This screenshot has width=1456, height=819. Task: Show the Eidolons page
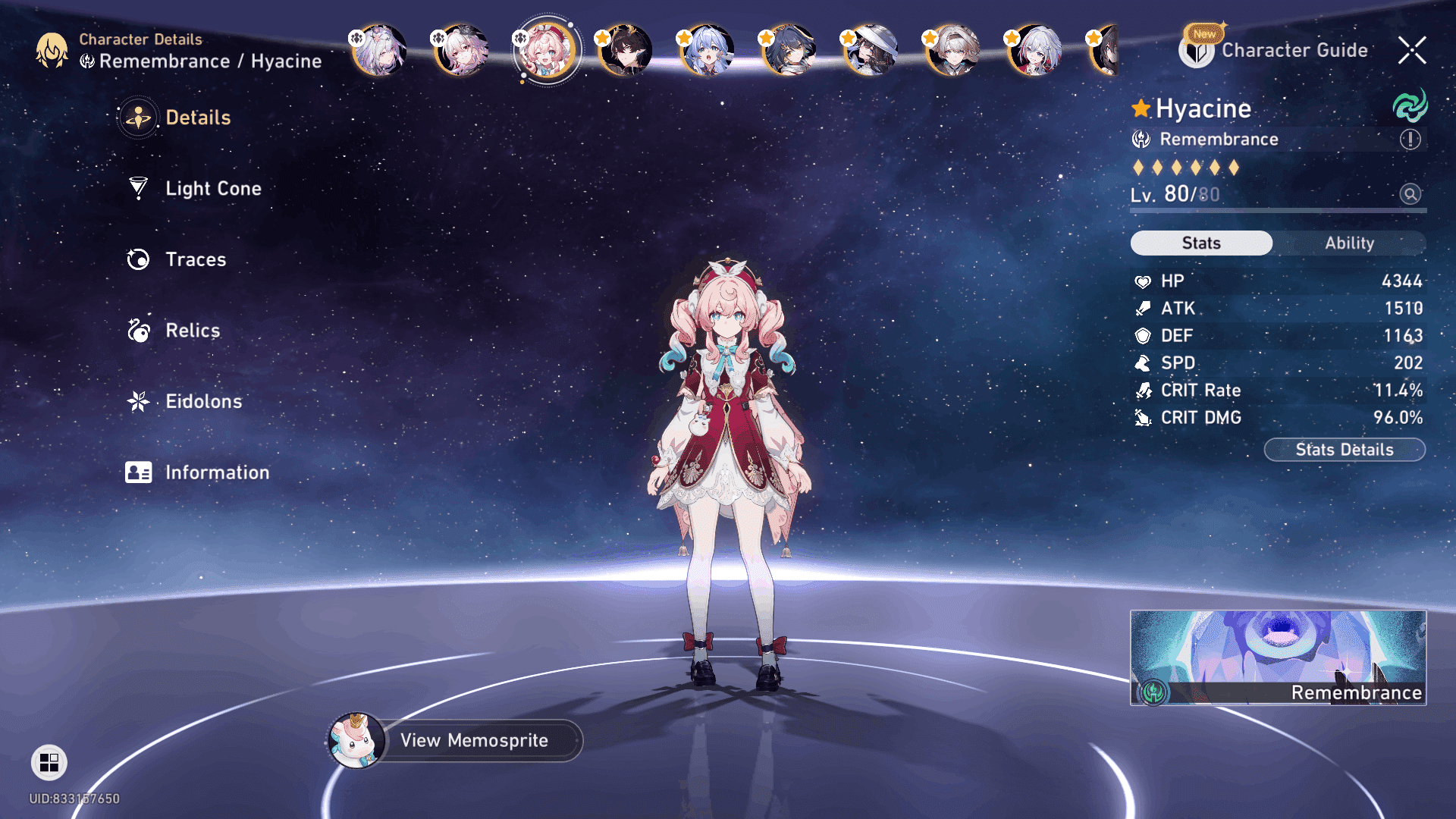click(203, 401)
